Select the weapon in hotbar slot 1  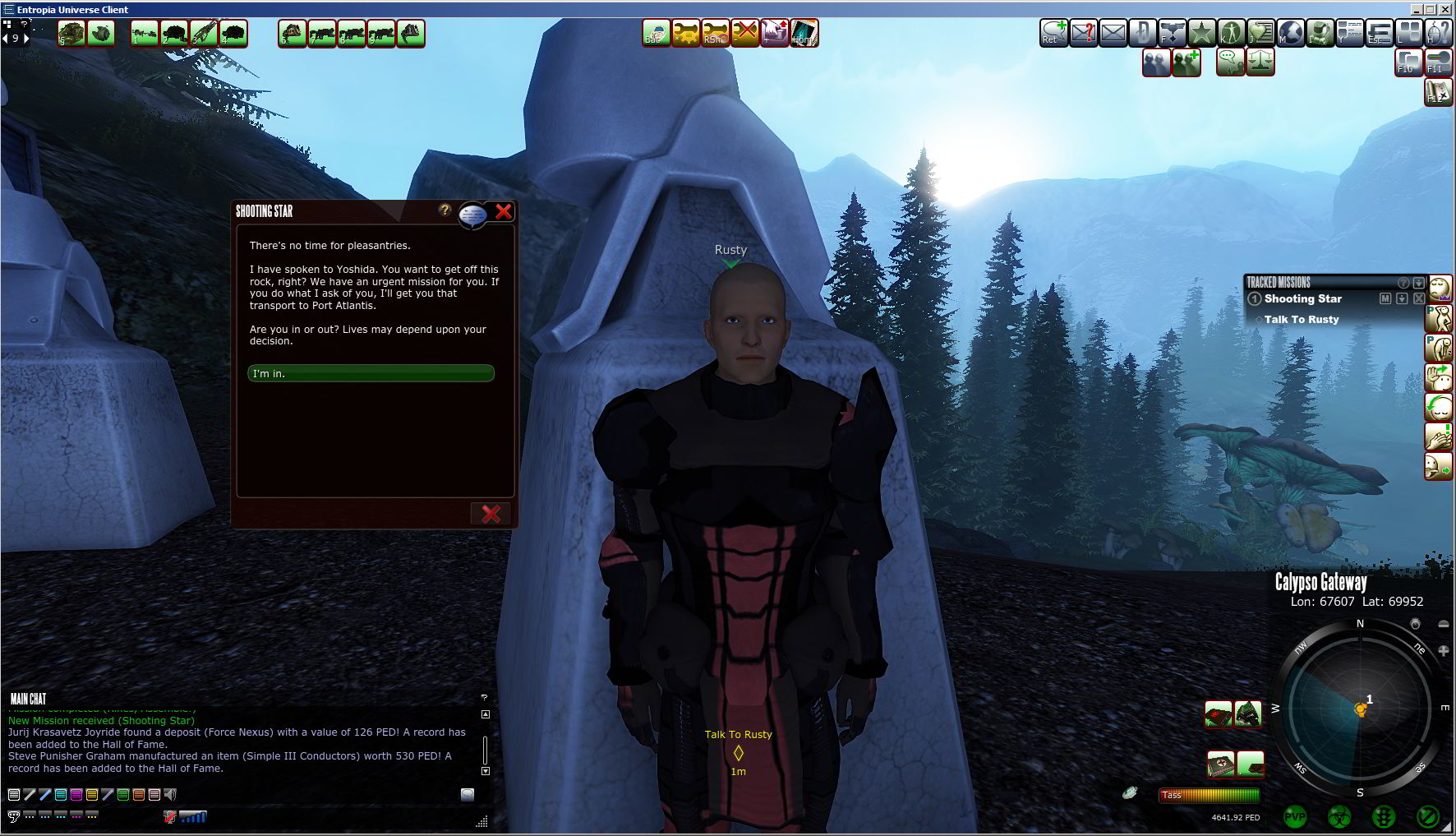point(145,34)
